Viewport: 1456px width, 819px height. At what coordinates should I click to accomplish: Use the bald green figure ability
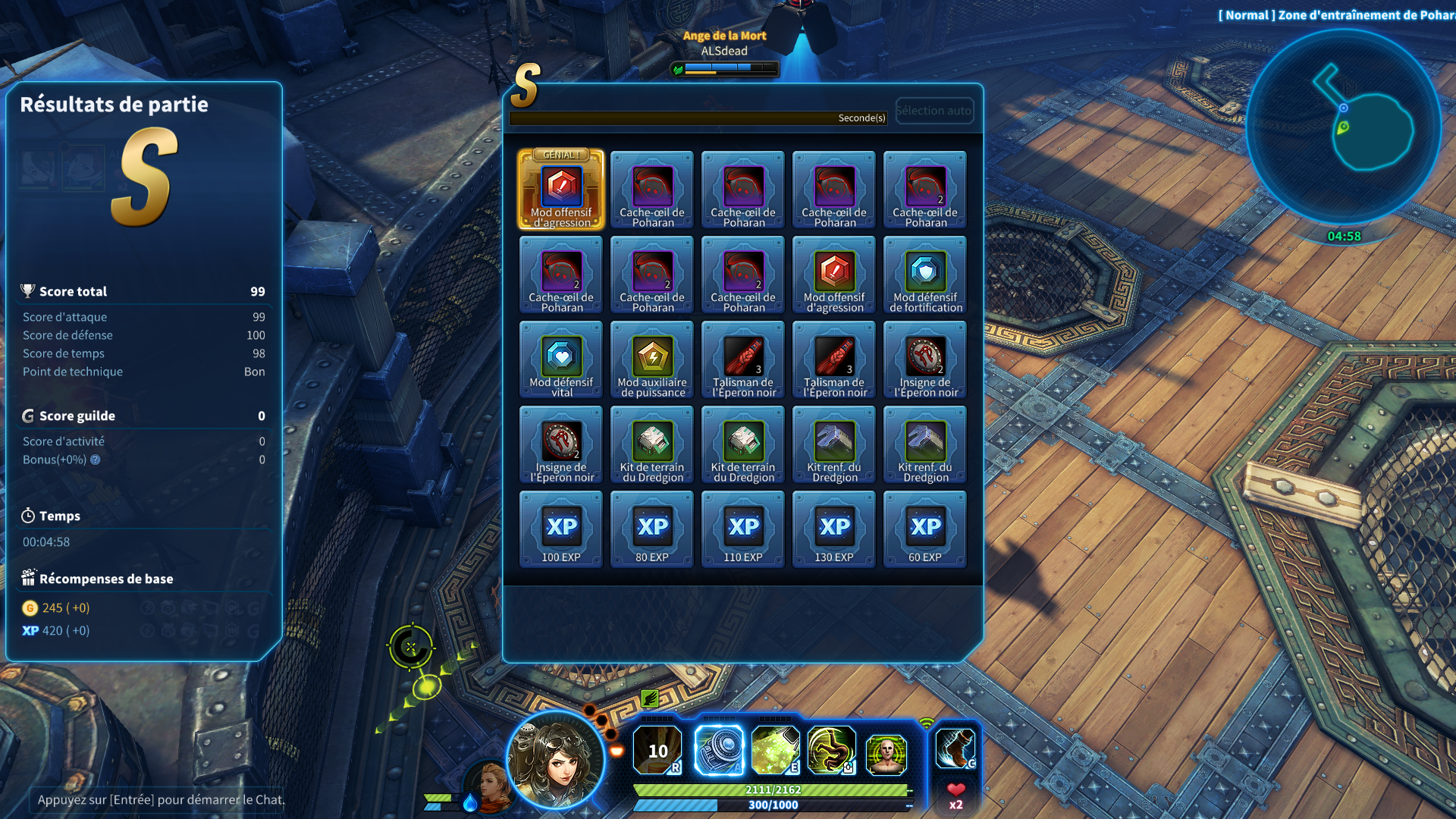[x=886, y=754]
